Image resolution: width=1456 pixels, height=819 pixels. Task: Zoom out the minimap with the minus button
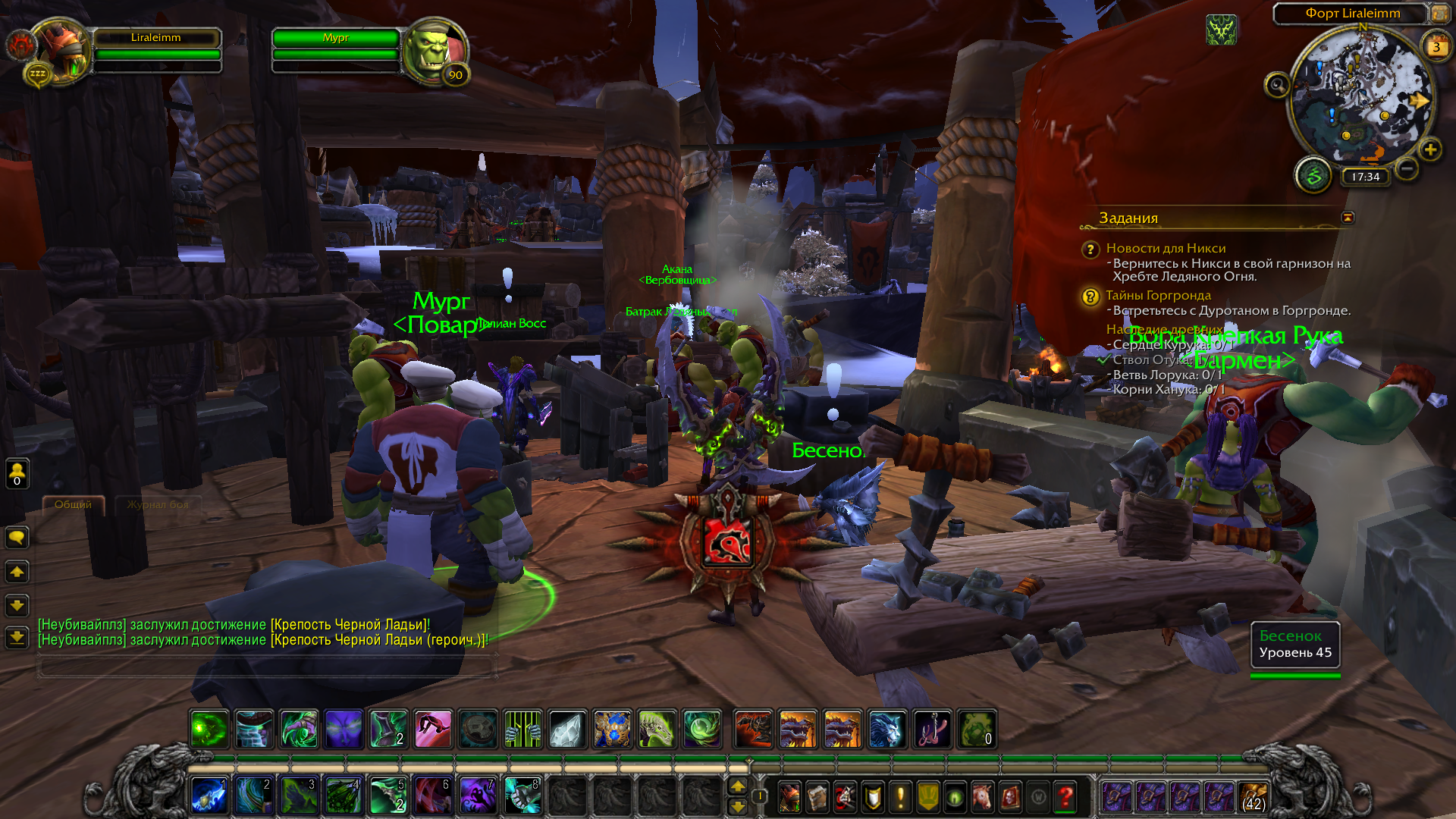click(1407, 168)
